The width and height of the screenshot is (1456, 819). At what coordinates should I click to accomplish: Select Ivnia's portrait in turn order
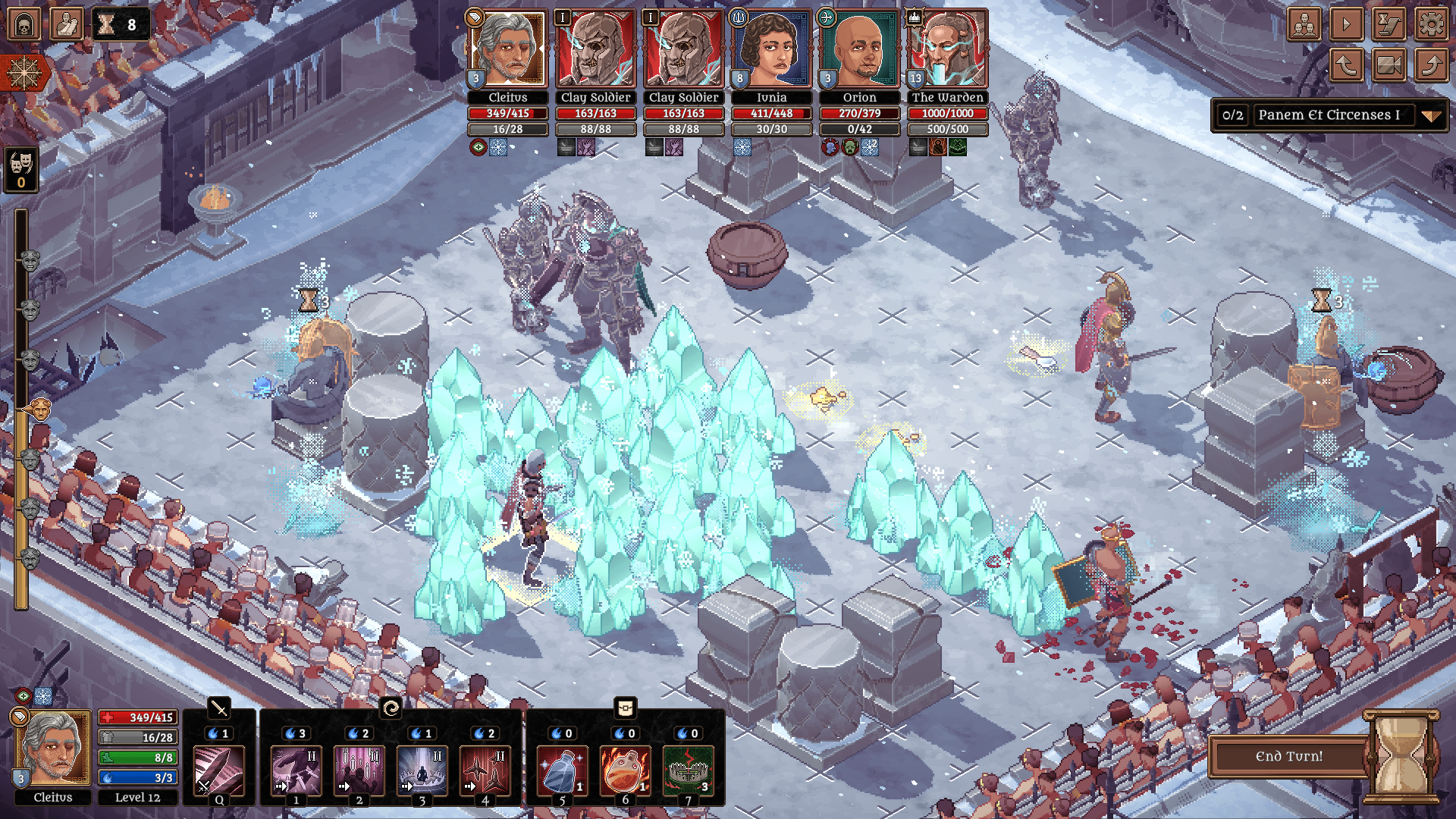coord(771,50)
